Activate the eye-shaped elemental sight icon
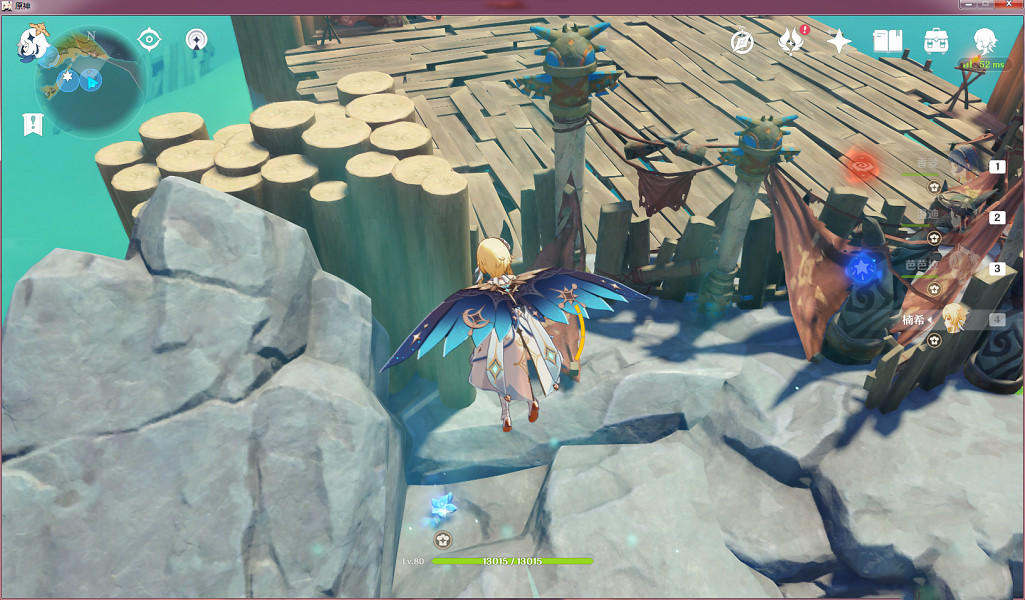Screen dimensions: 1025x600 [149, 40]
